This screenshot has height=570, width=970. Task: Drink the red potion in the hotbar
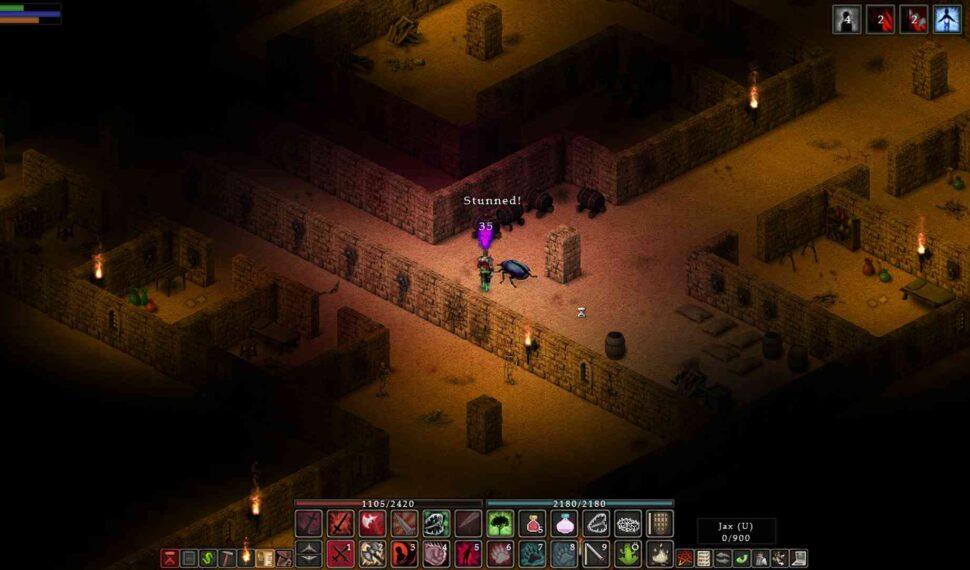tap(532, 523)
